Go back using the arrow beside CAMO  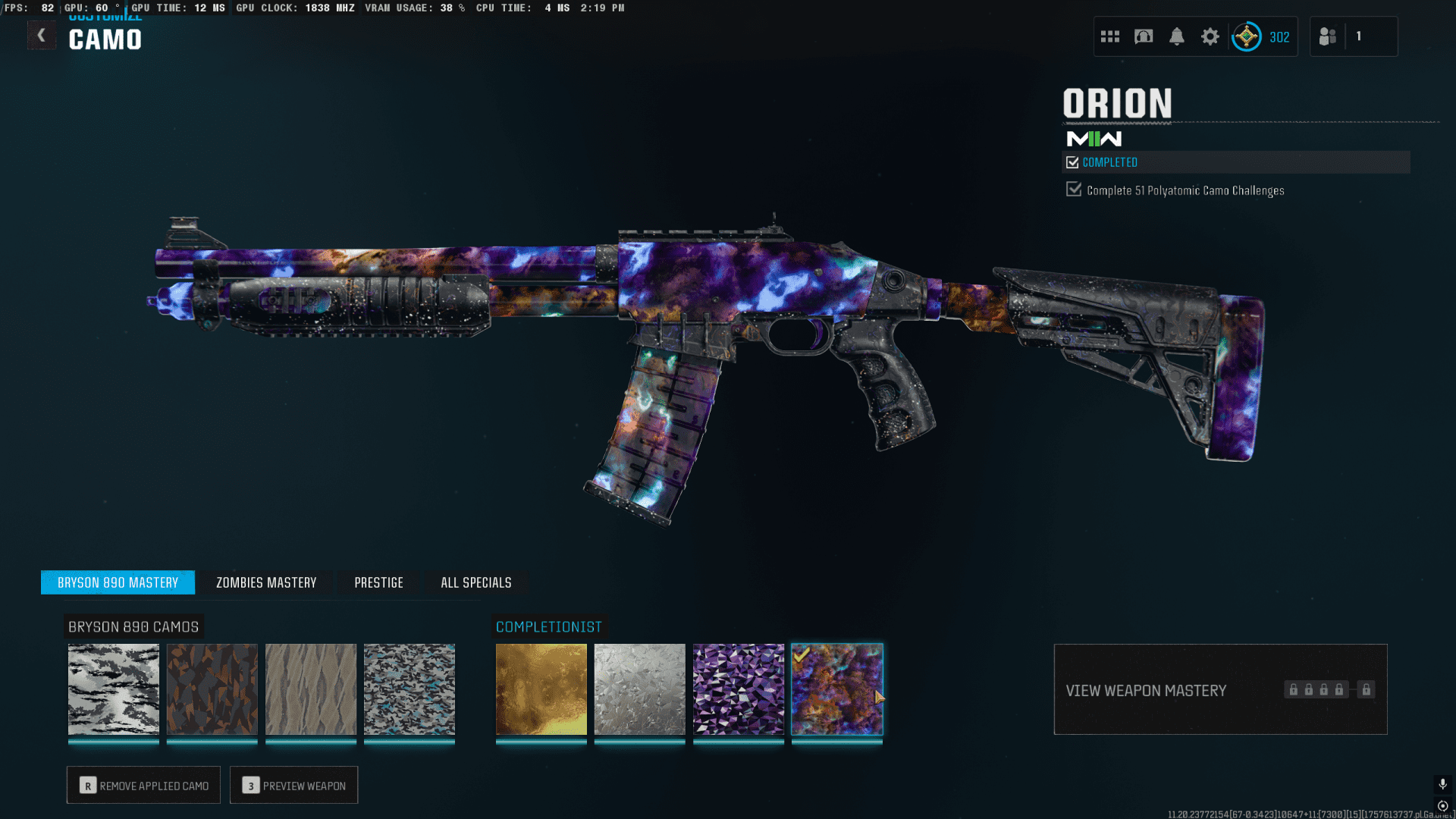click(x=42, y=35)
